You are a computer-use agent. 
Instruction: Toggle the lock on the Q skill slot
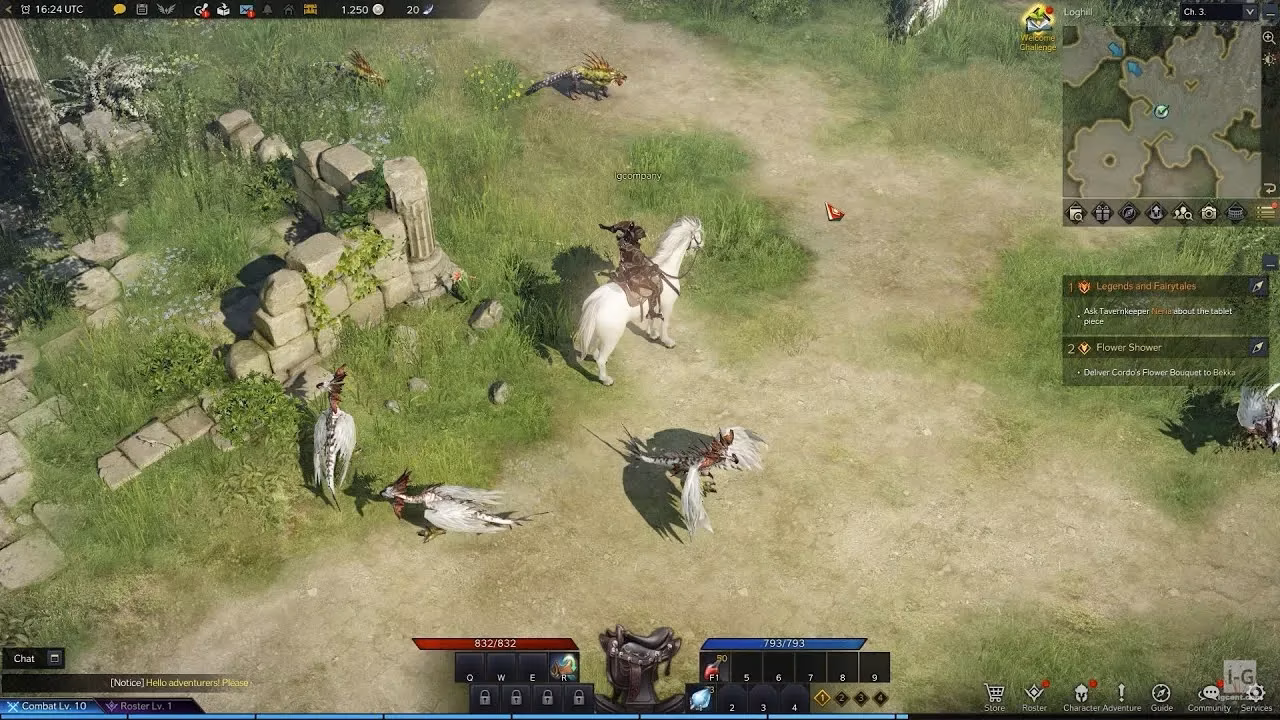click(485, 697)
